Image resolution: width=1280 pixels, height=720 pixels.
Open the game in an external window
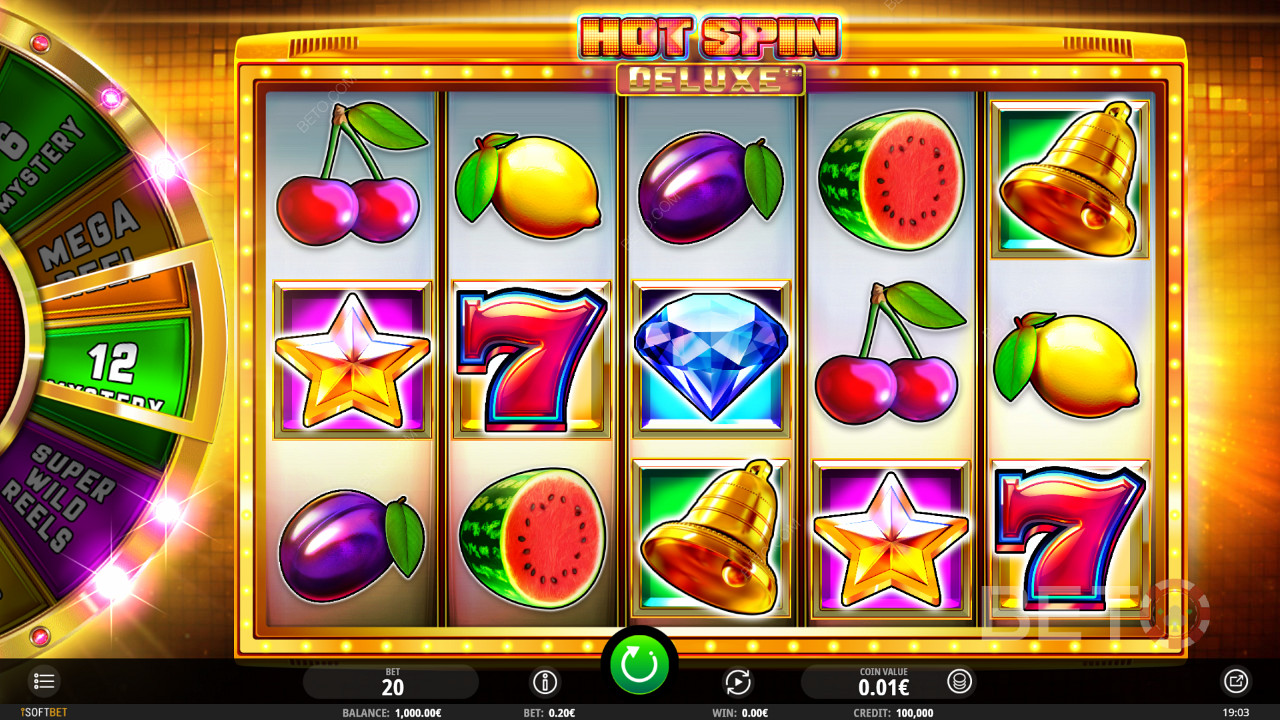(1236, 682)
